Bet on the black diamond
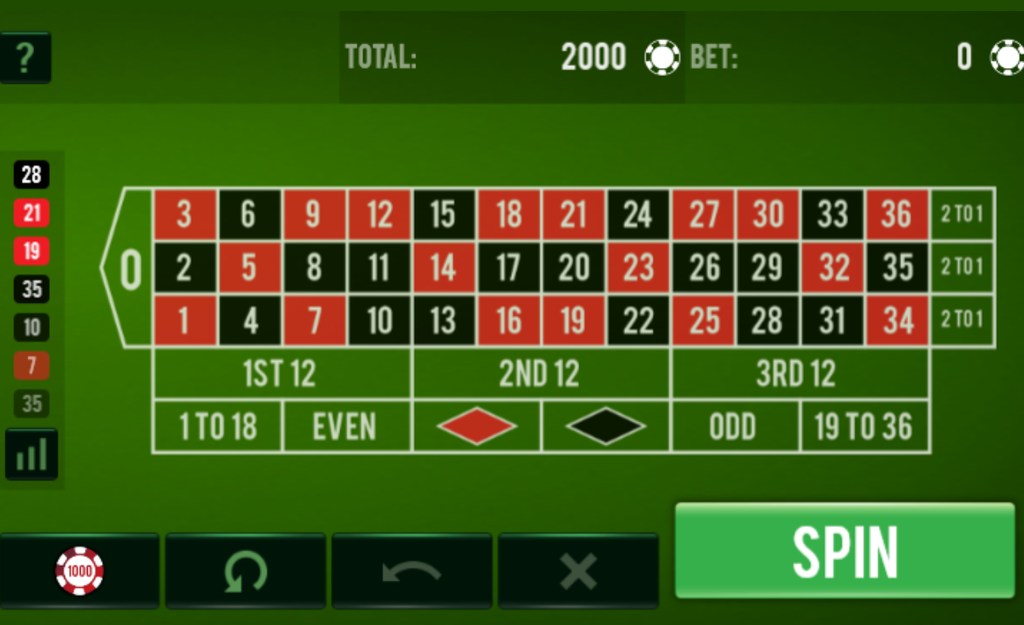The width and height of the screenshot is (1024, 625). (605, 427)
